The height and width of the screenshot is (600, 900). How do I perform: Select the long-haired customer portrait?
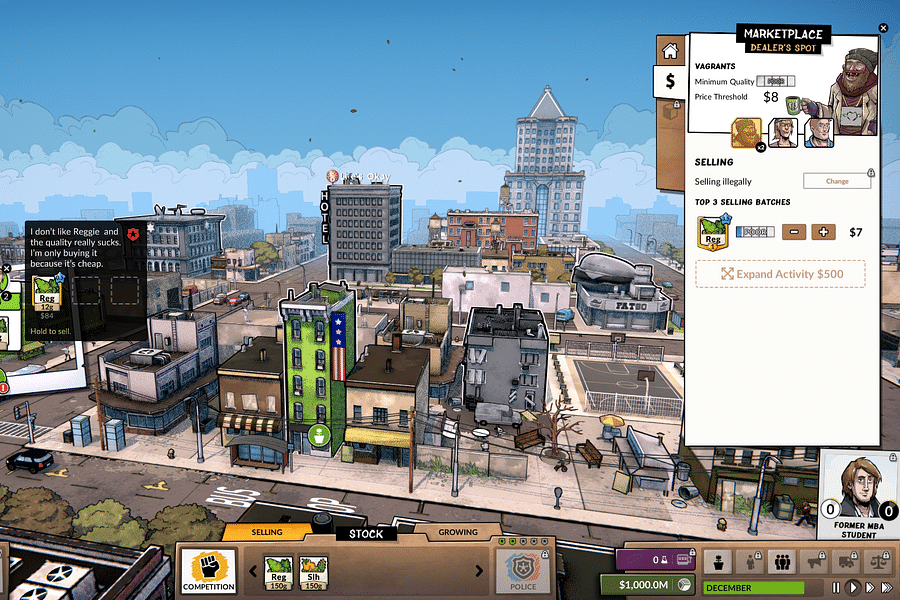coord(783,133)
